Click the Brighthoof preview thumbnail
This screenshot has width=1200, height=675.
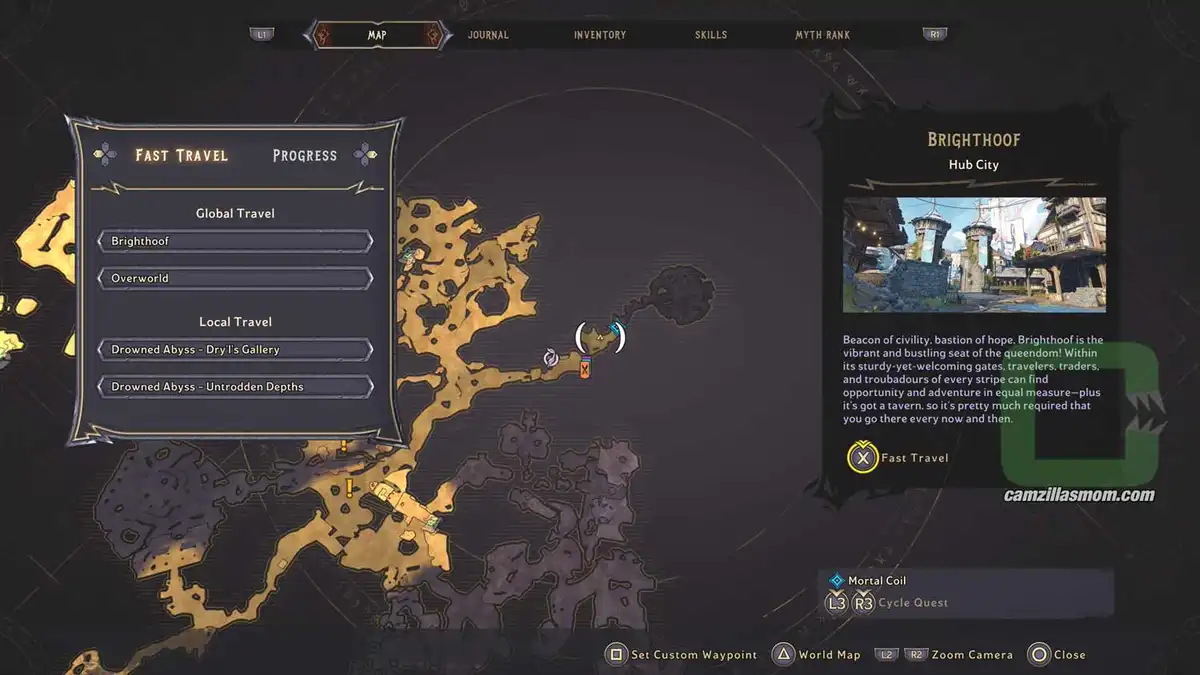pos(974,255)
